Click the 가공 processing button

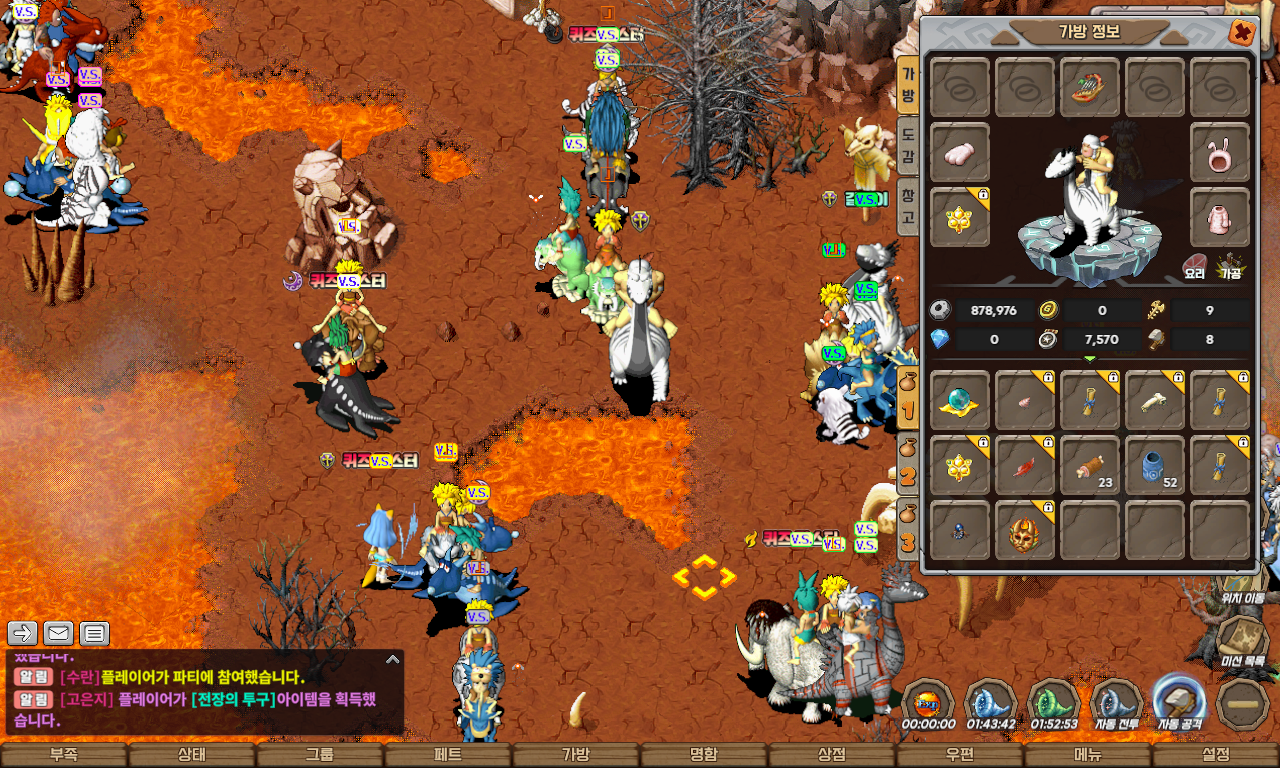(1230, 267)
